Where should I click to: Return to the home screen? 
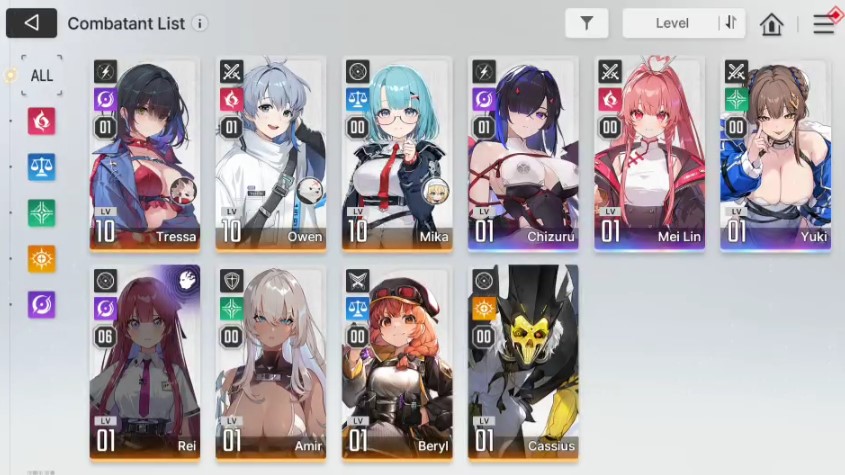point(771,24)
